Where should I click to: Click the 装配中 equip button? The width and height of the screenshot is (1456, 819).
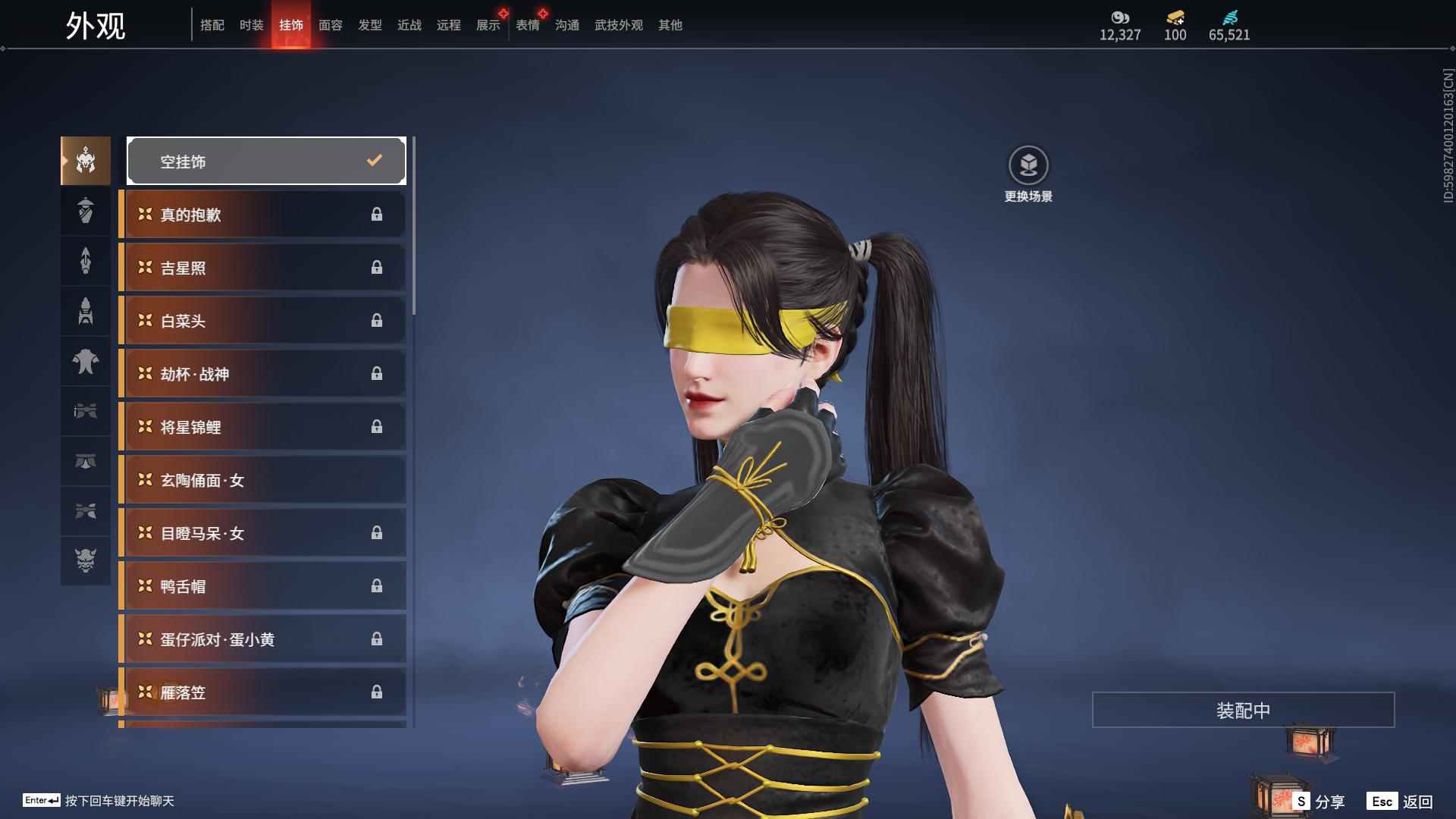[1243, 710]
